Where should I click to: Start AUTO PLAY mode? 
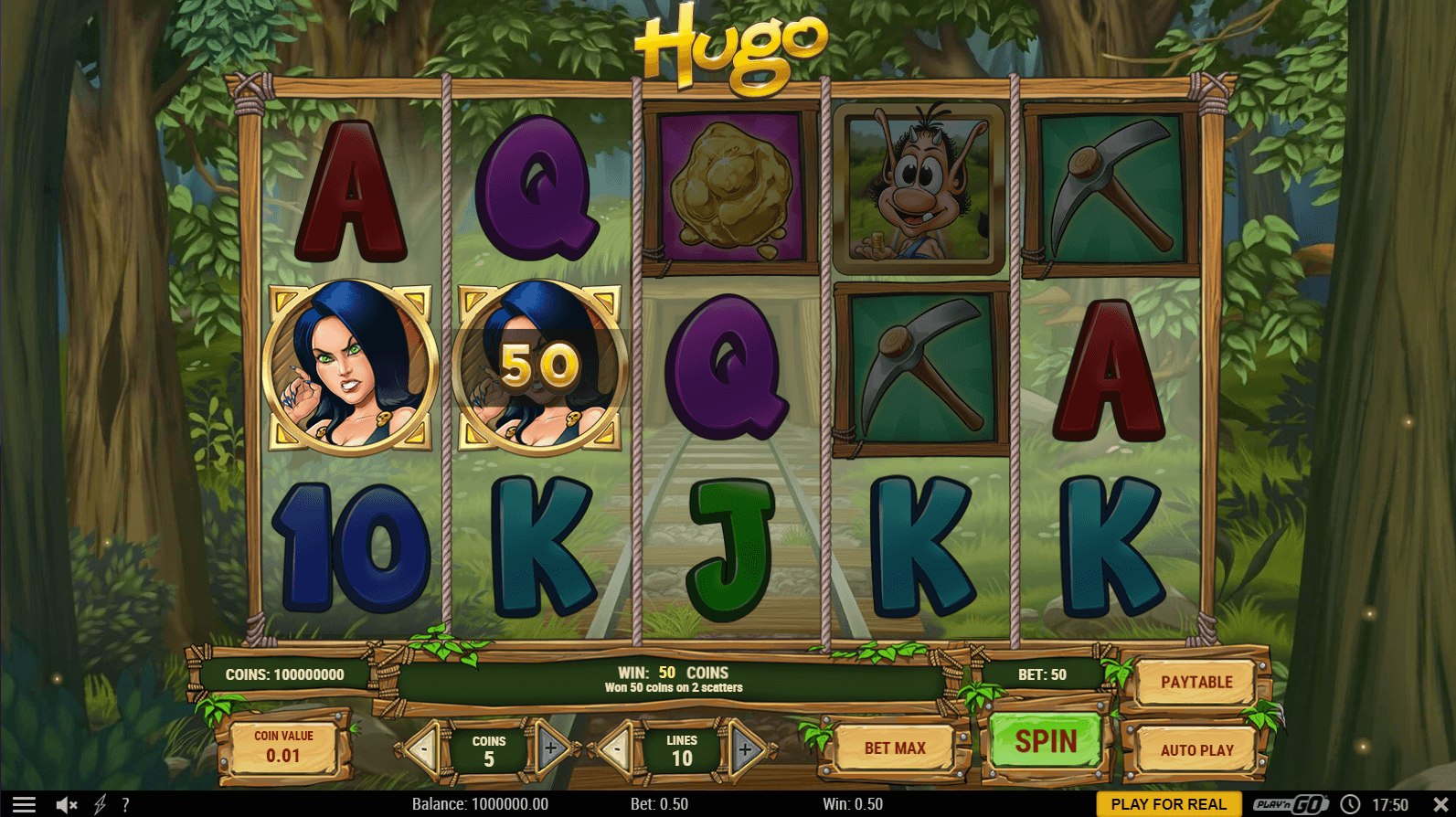(1196, 750)
